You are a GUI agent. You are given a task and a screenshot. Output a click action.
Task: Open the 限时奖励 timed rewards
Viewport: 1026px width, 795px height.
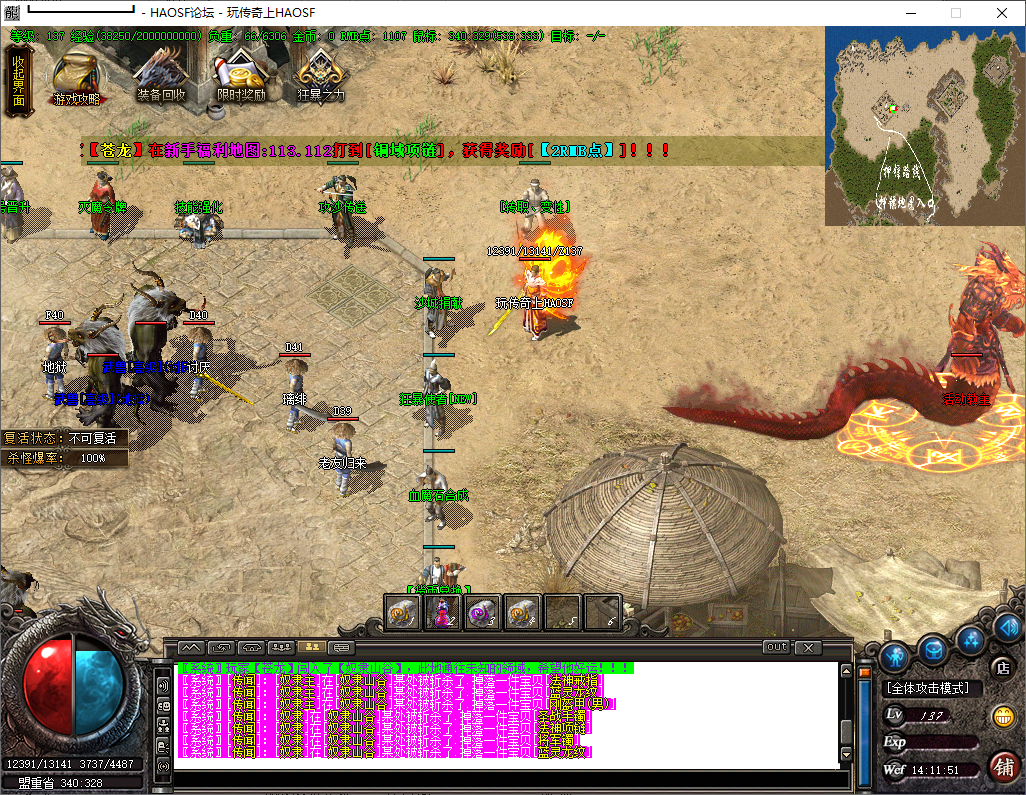tap(240, 75)
